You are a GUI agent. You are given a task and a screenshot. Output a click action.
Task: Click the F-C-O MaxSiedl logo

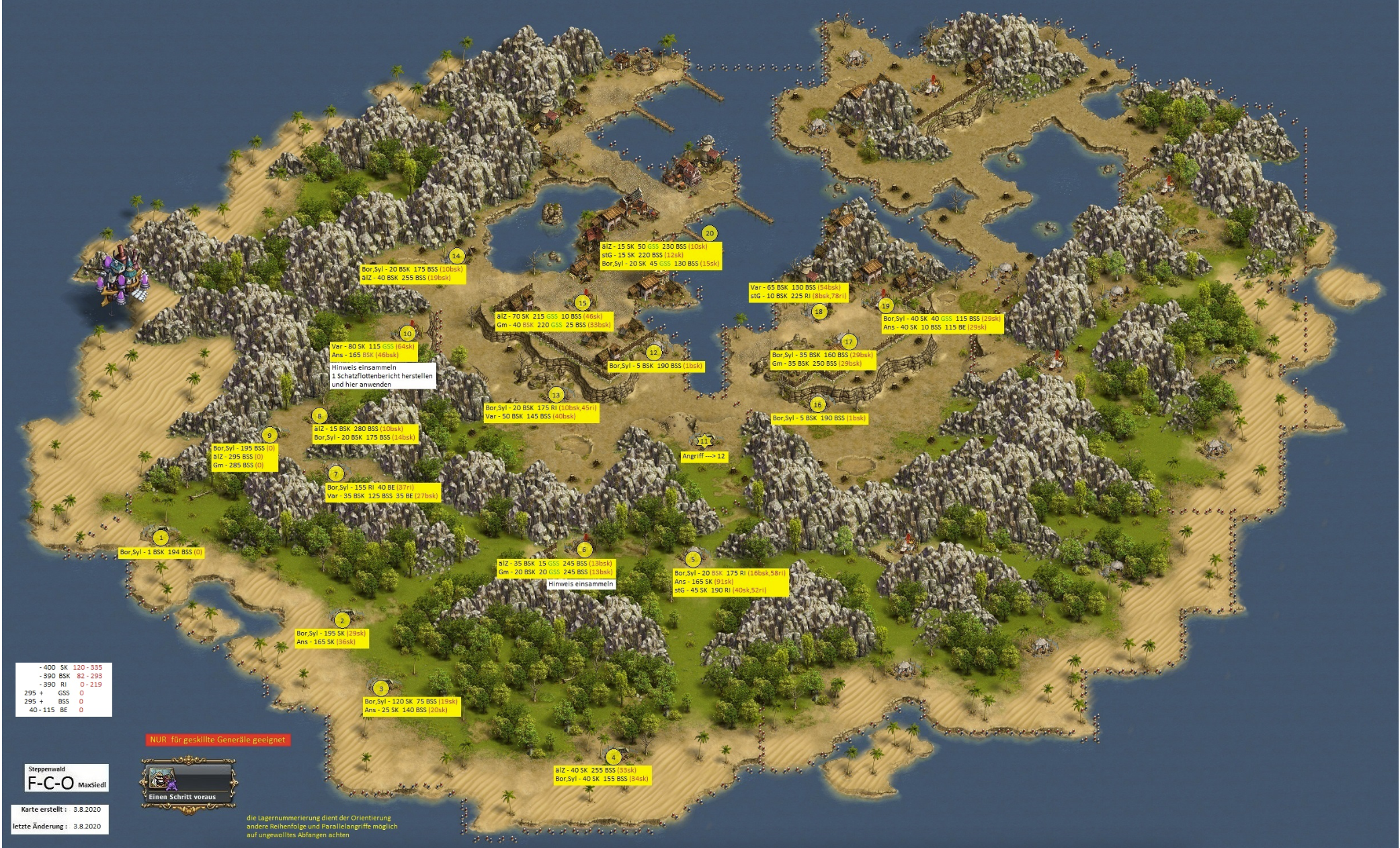coord(67,779)
